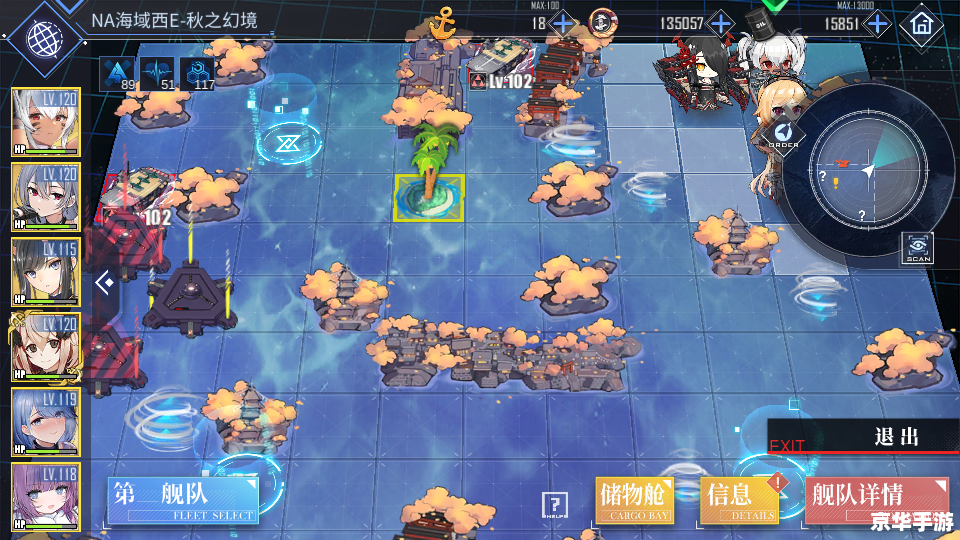
Task: Click the 退出 EXIT button
Action: tap(864, 438)
